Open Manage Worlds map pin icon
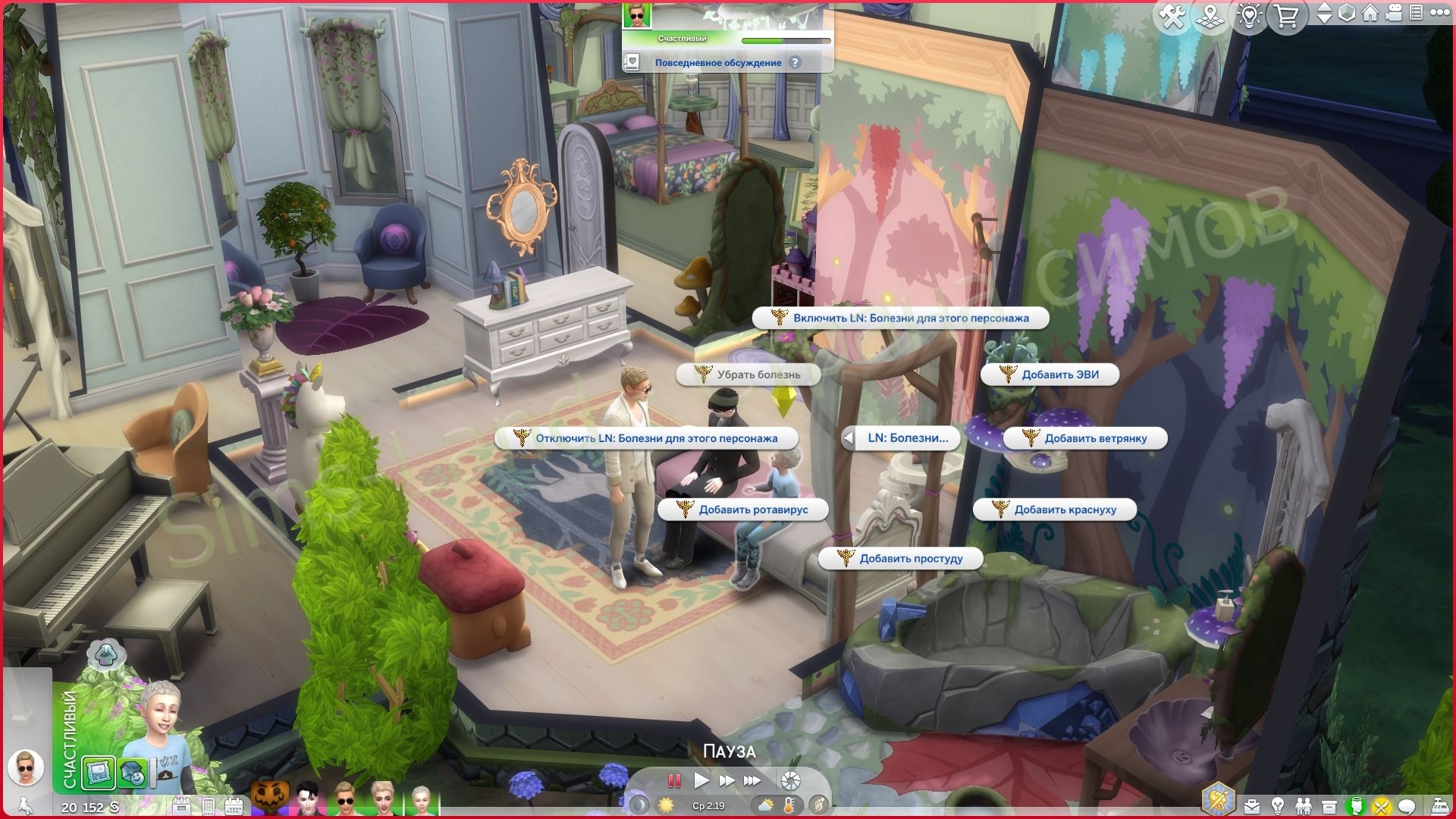This screenshot has width=1456, height=819. coord(1209,14)
